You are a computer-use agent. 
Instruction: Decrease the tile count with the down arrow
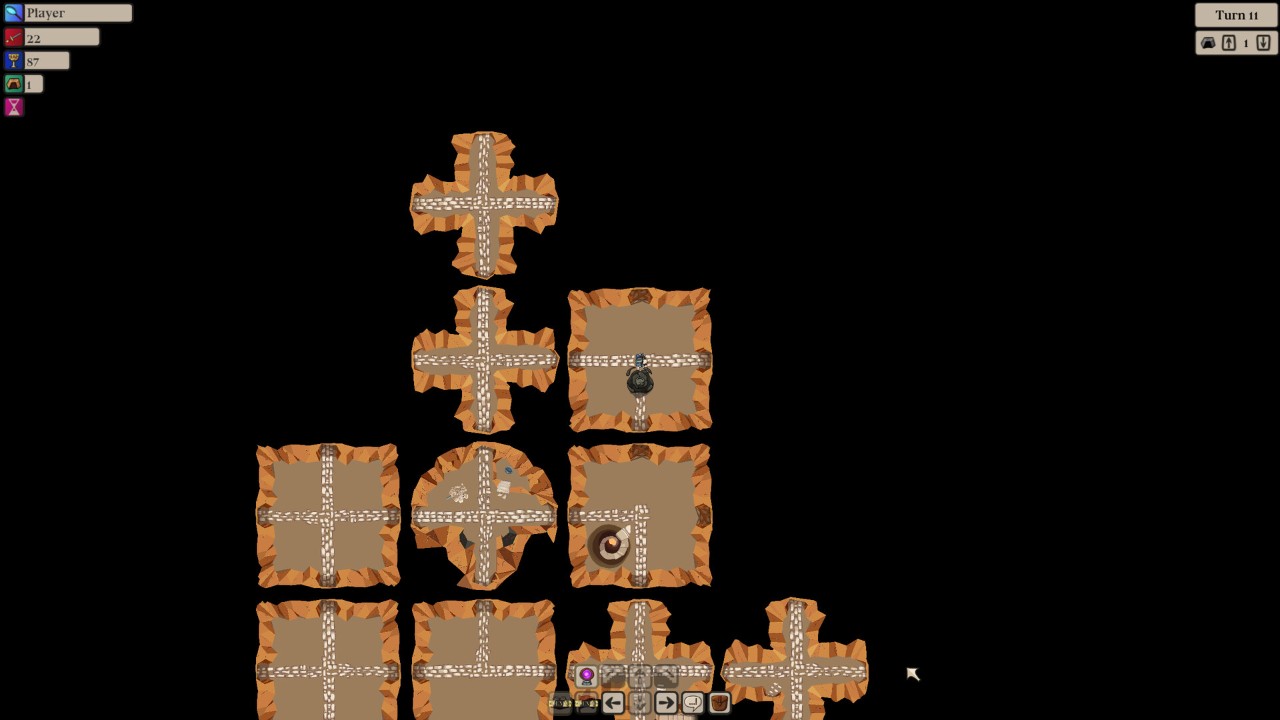tap(1263, 43)
